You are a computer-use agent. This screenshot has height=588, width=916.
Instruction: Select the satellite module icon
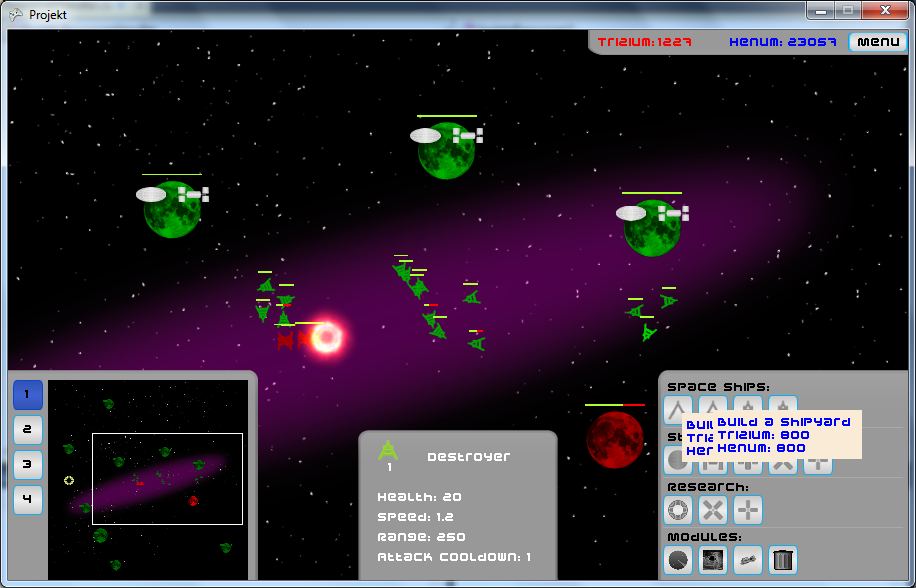(x=748, y=560)
